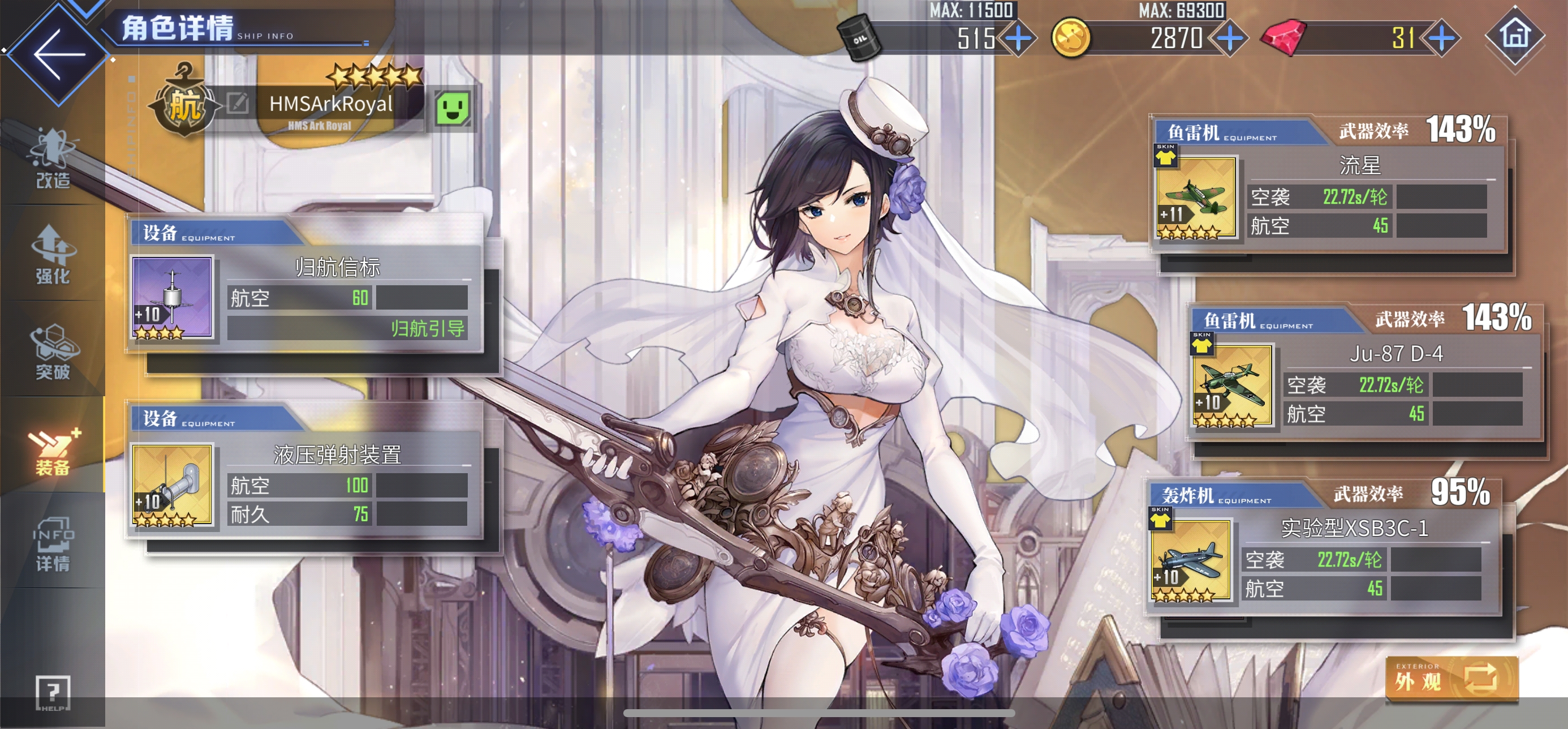Switch to the 强化 enhance tab
Viewport: 1568px width, 729px height.
[x=53, y=256]
